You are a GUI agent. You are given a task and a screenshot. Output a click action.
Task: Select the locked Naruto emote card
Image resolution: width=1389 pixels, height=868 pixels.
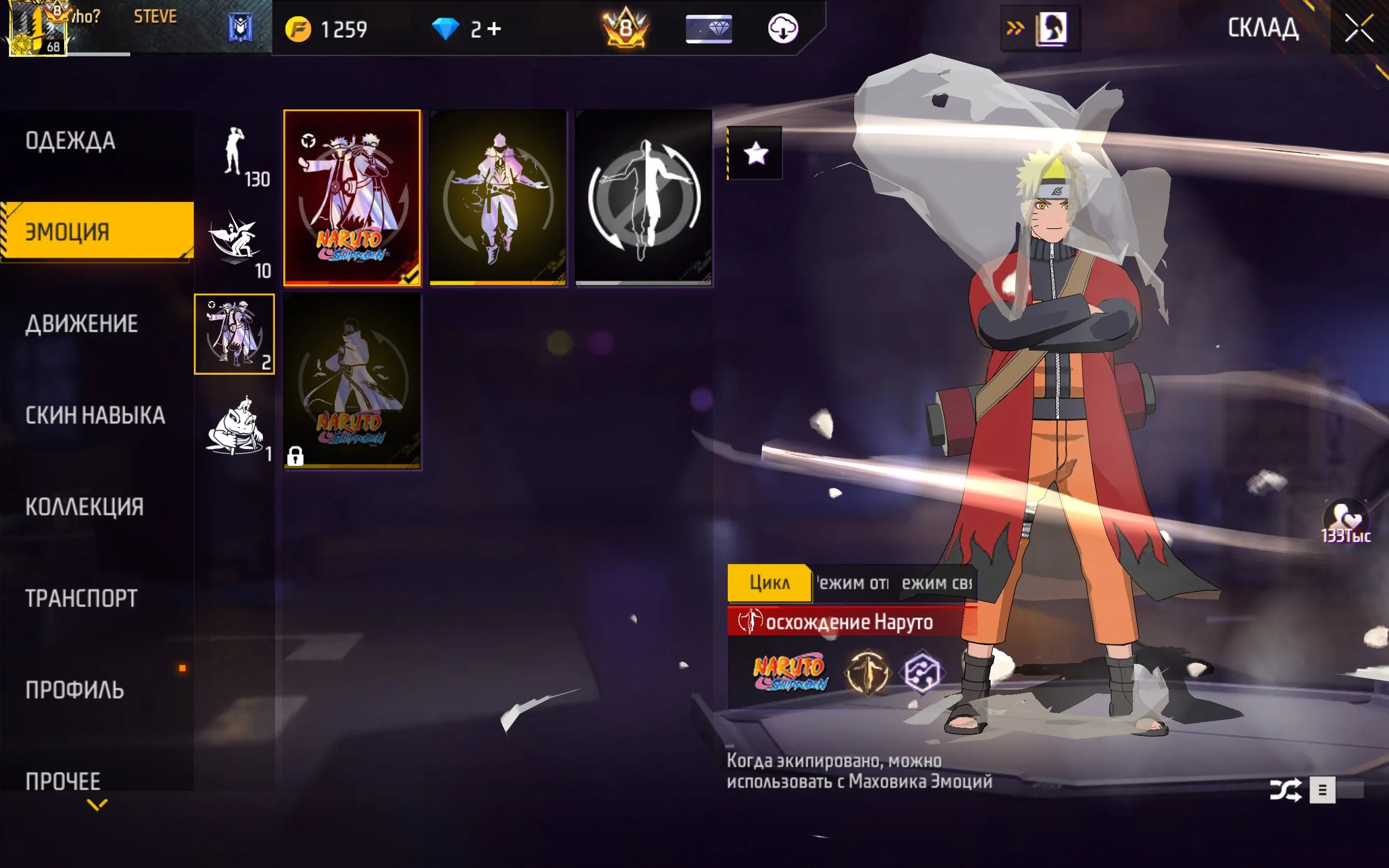tap(352, 381)
